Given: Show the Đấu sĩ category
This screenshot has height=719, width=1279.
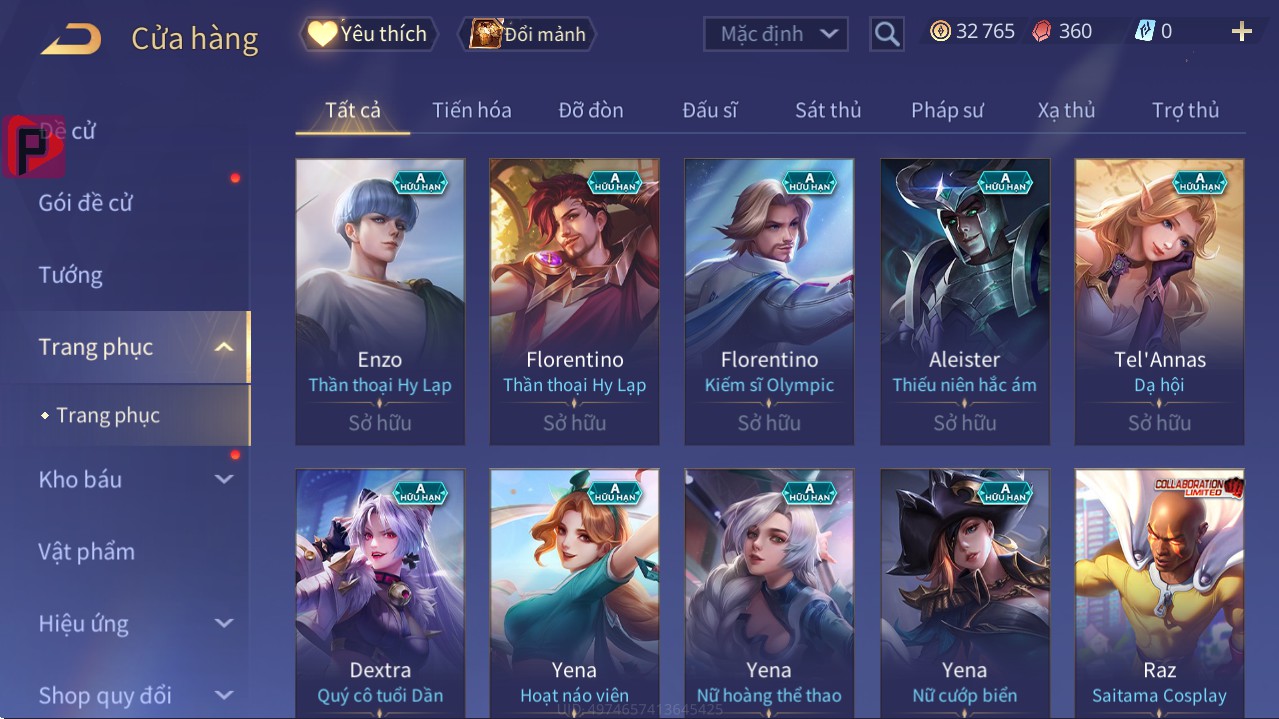Looking at the screenshot, I should click(709, 110).
